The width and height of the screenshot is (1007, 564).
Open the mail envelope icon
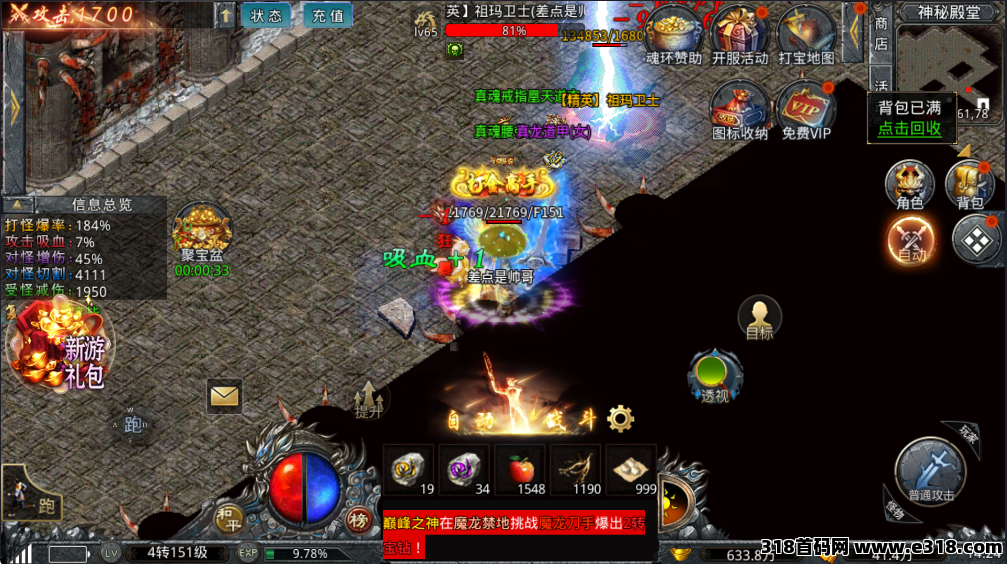225,396
